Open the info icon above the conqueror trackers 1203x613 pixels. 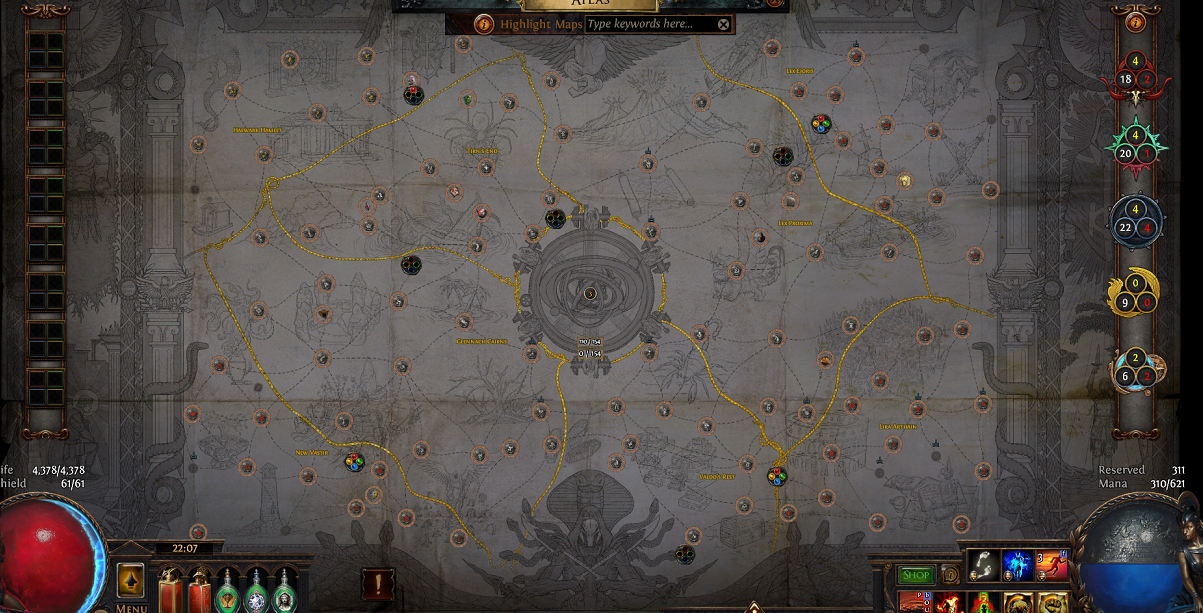point(1135,22)
